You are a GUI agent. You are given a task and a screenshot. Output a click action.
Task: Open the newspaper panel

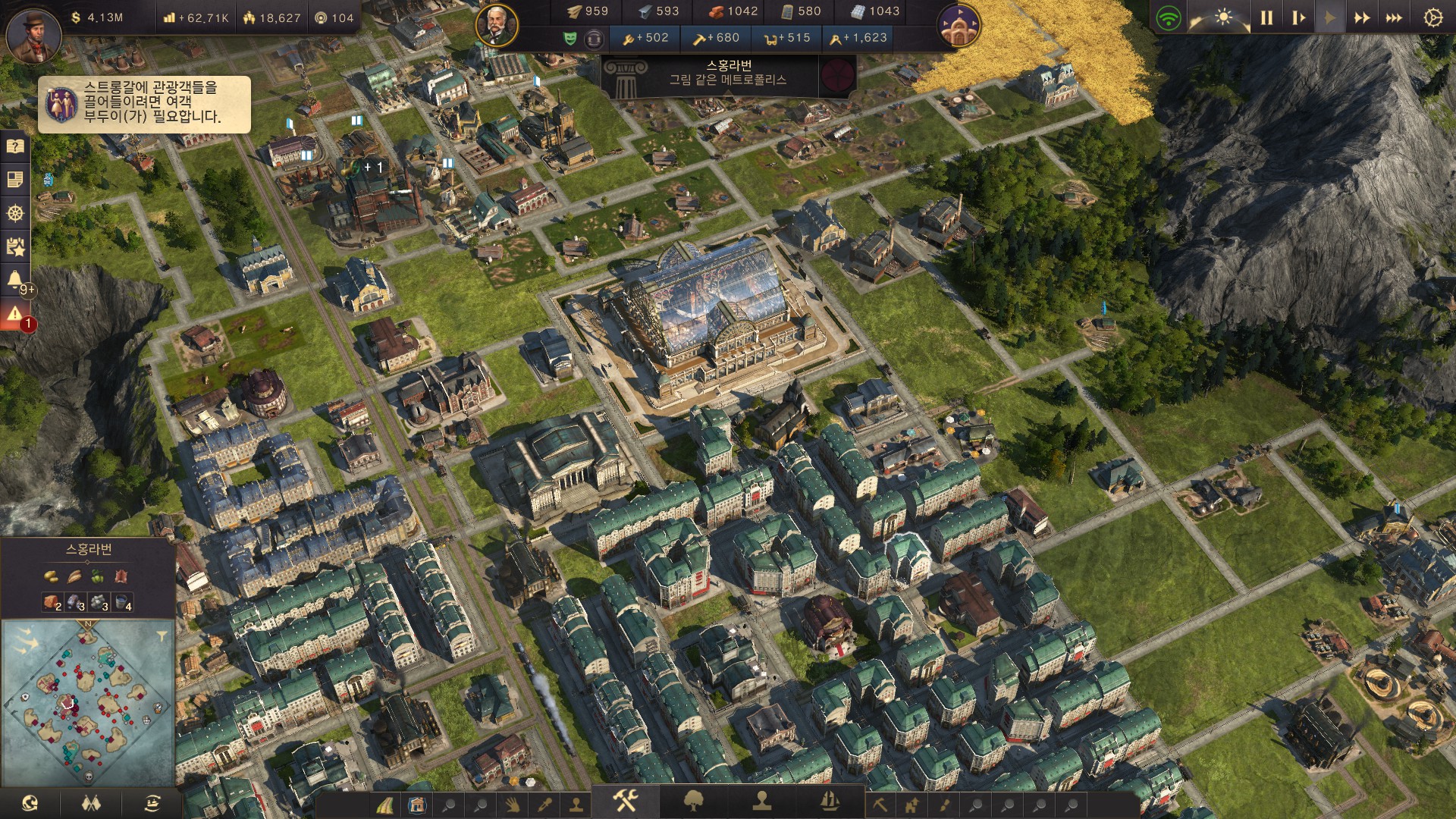point(15,180)
